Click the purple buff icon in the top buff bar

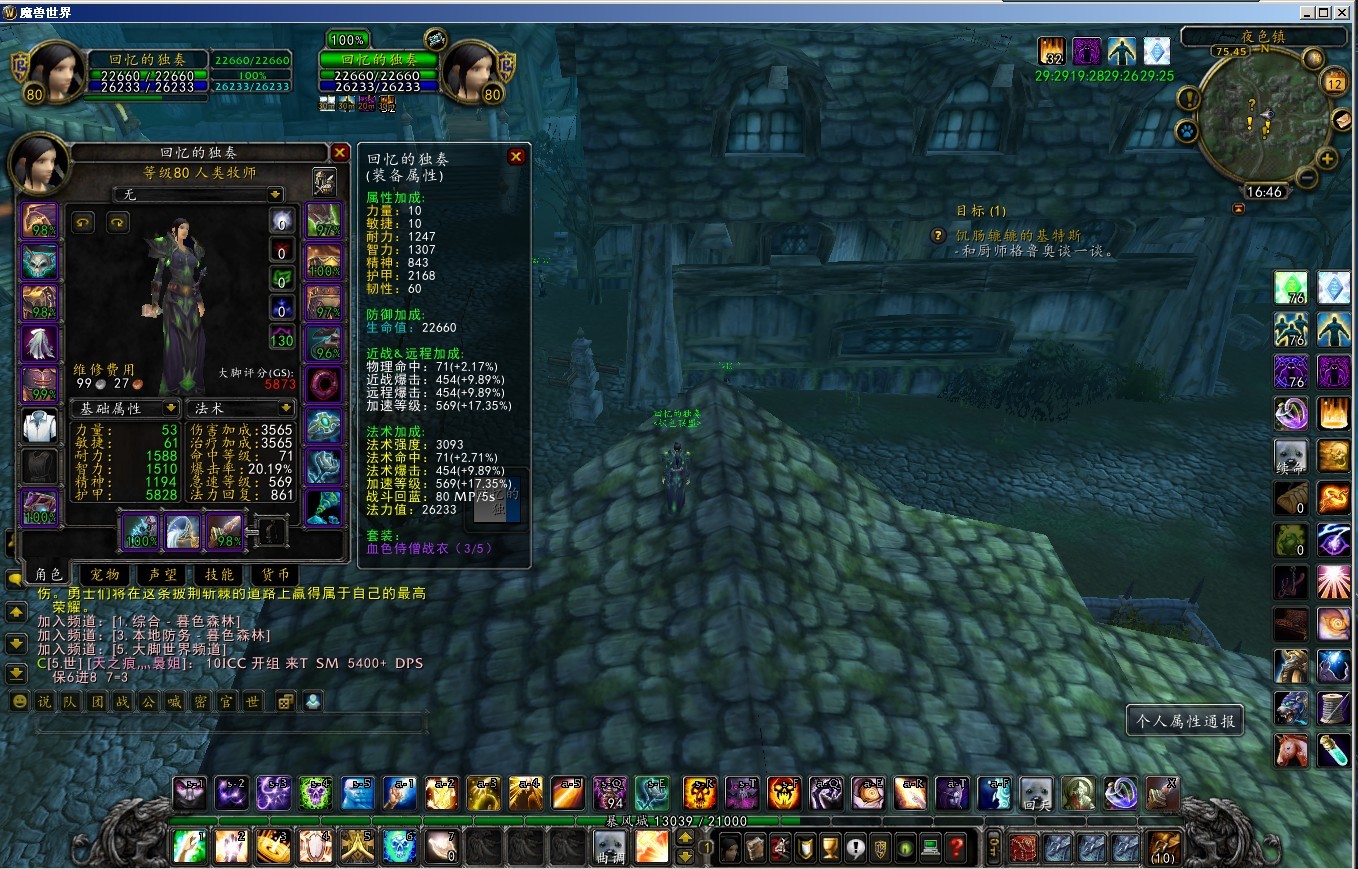[x=1086, y=52]
